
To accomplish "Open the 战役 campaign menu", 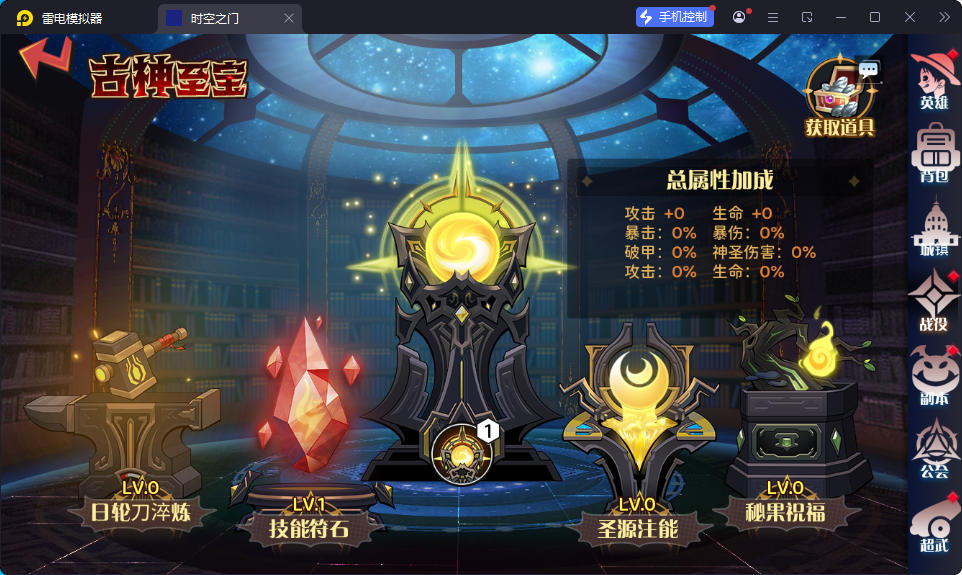I will 934,301.
